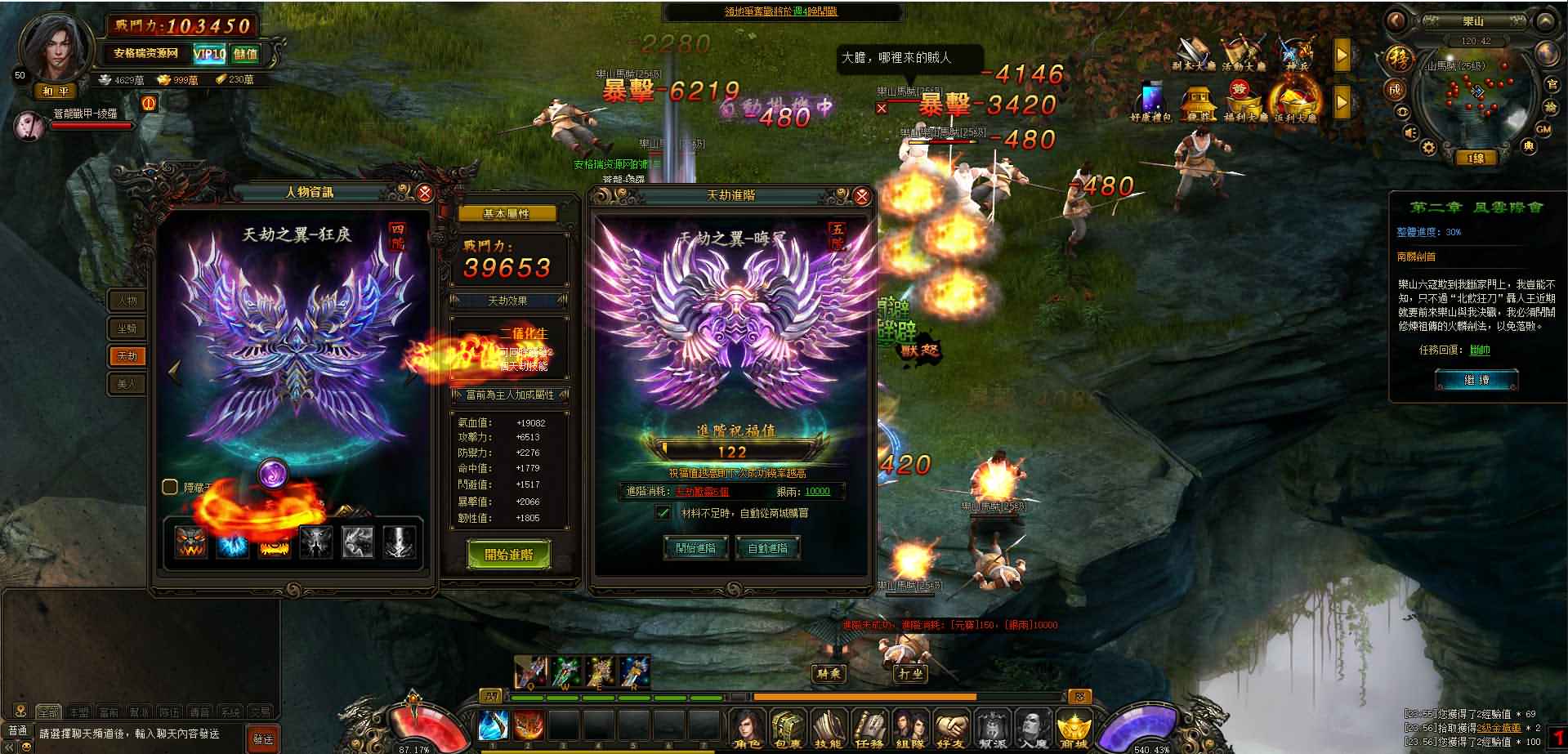The width and height of the screenshot is (1568, 754).
Task: Select the 人物 character tab
Action: point(127,301)
